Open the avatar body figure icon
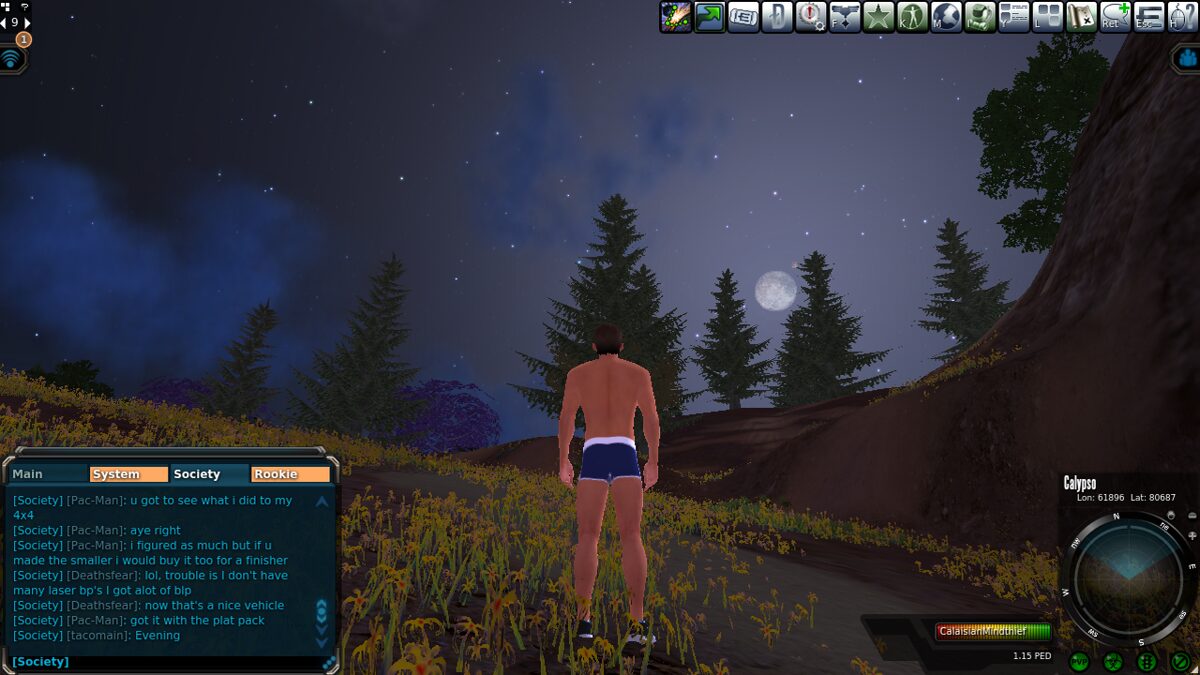1200x675 pixels. point(912,17)
